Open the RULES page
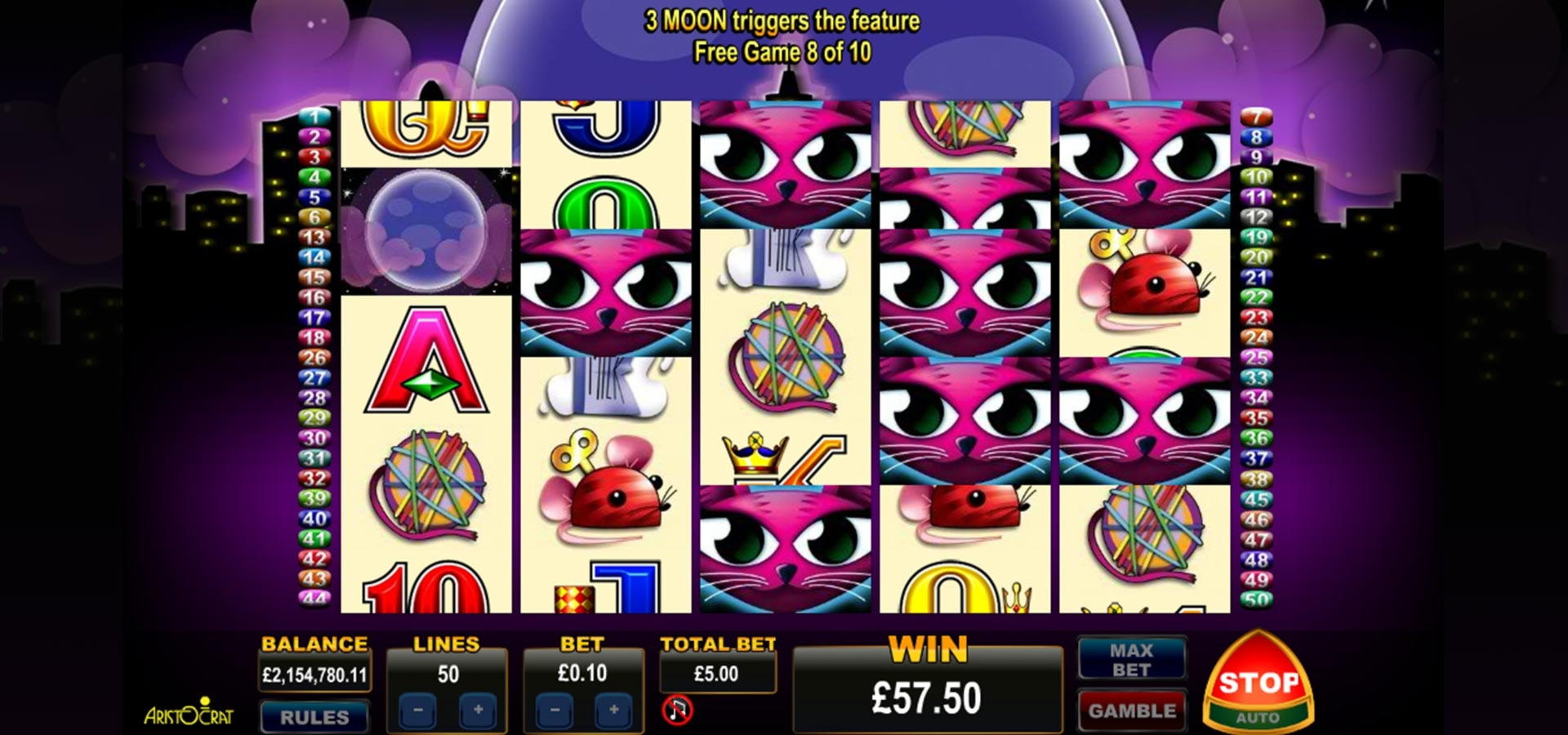Viewport: 1568px width, 735px height. (x=314, y=717)
